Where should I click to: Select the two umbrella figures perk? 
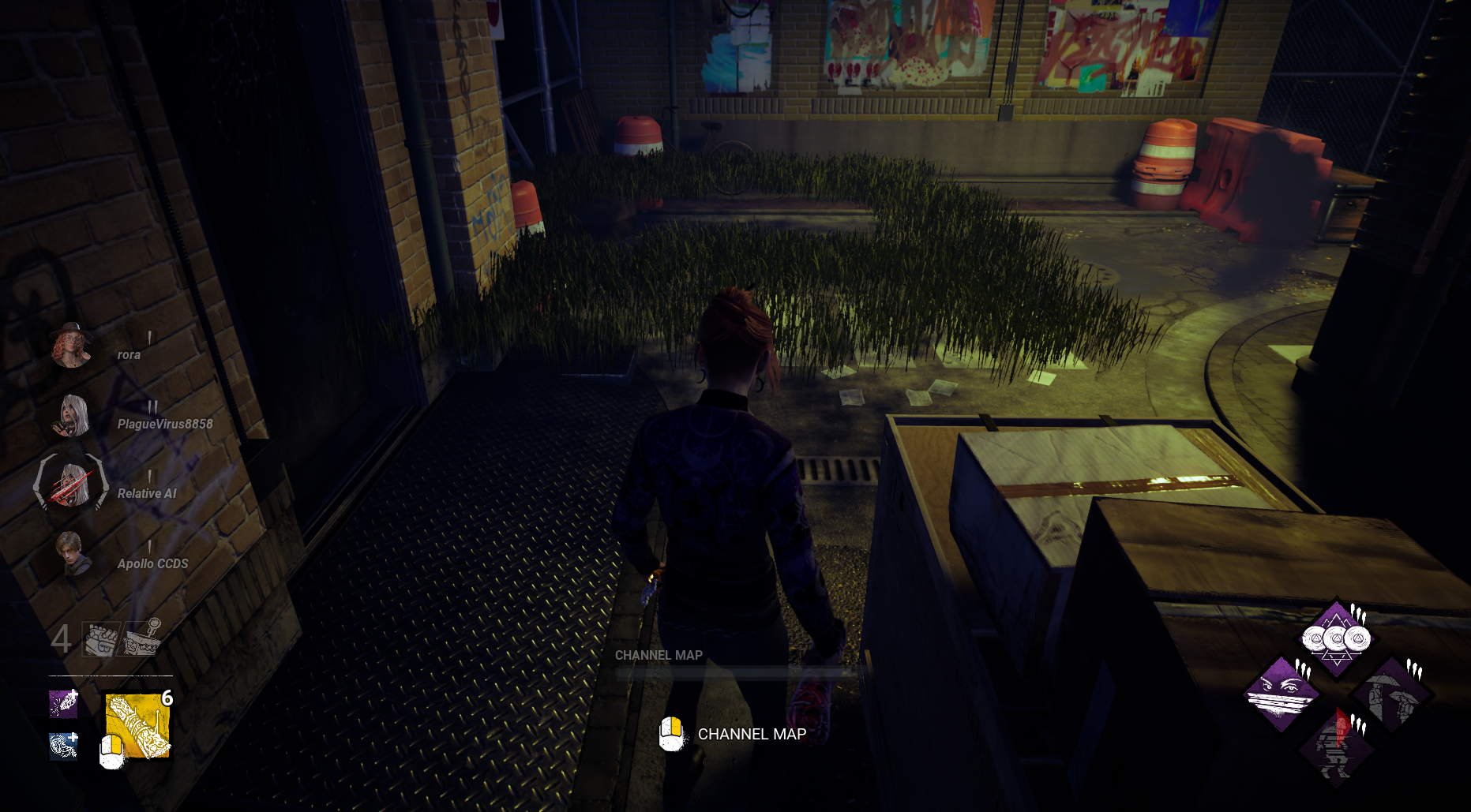(x=1391, y=695)
